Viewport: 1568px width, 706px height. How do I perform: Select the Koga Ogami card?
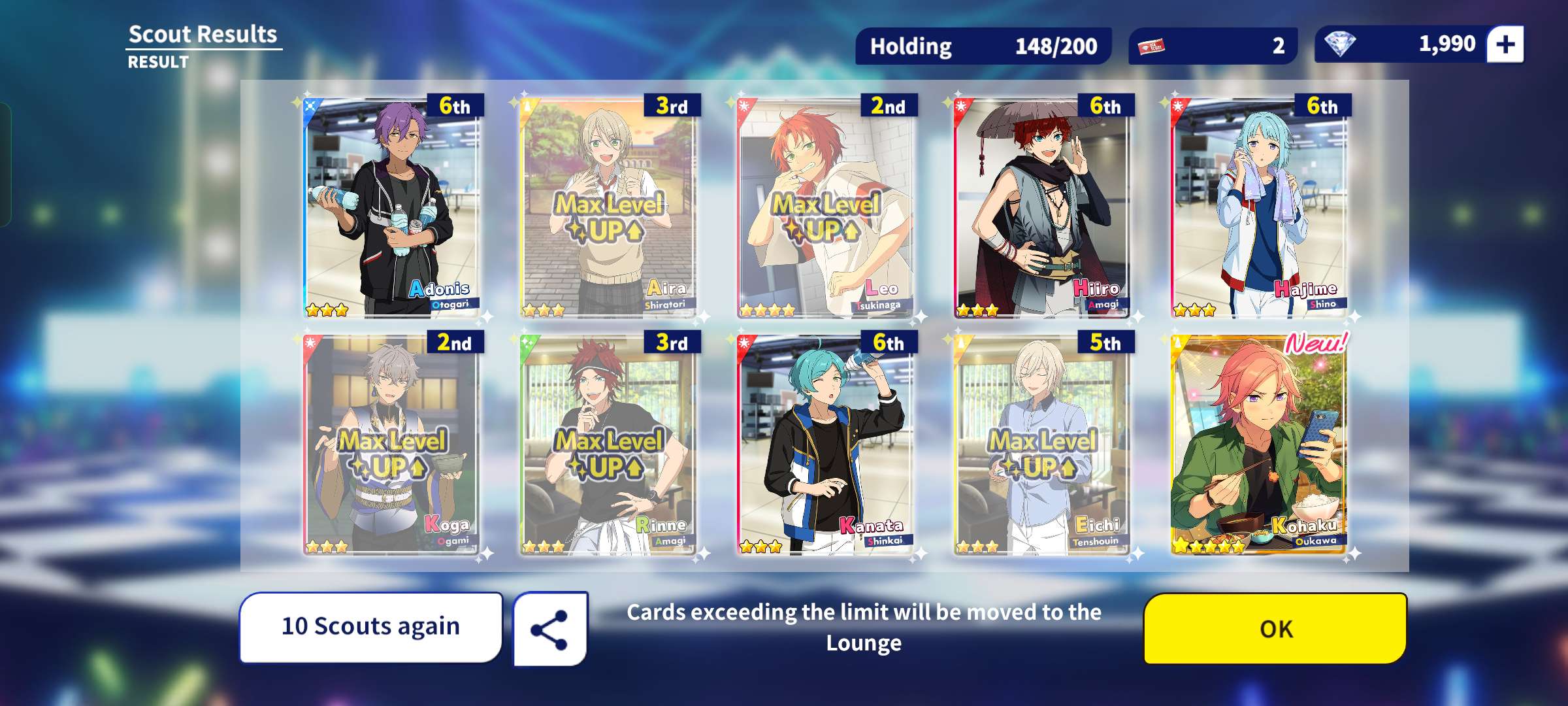392,445
